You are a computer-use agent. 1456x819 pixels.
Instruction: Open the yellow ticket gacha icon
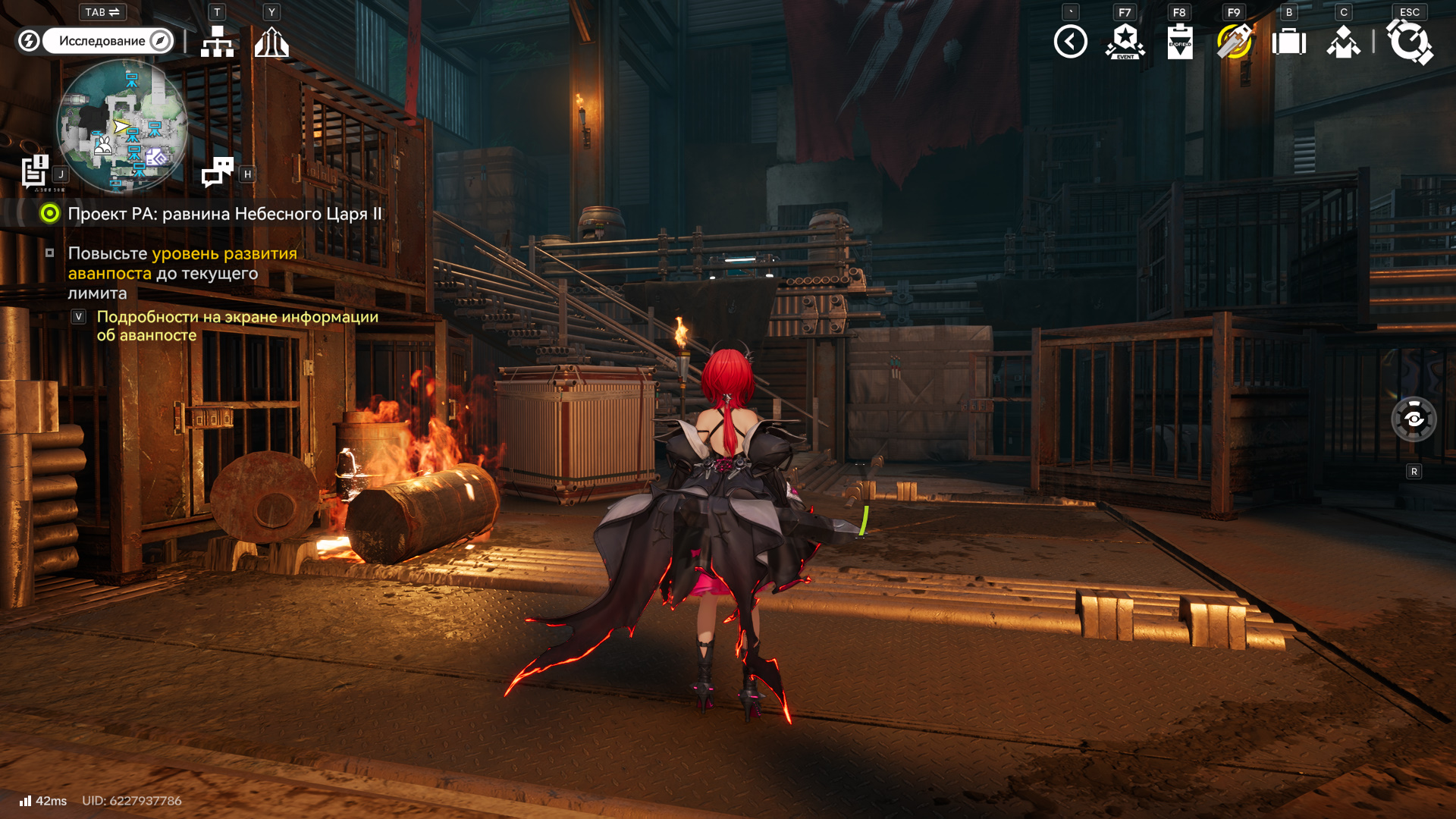(1234, 42)
